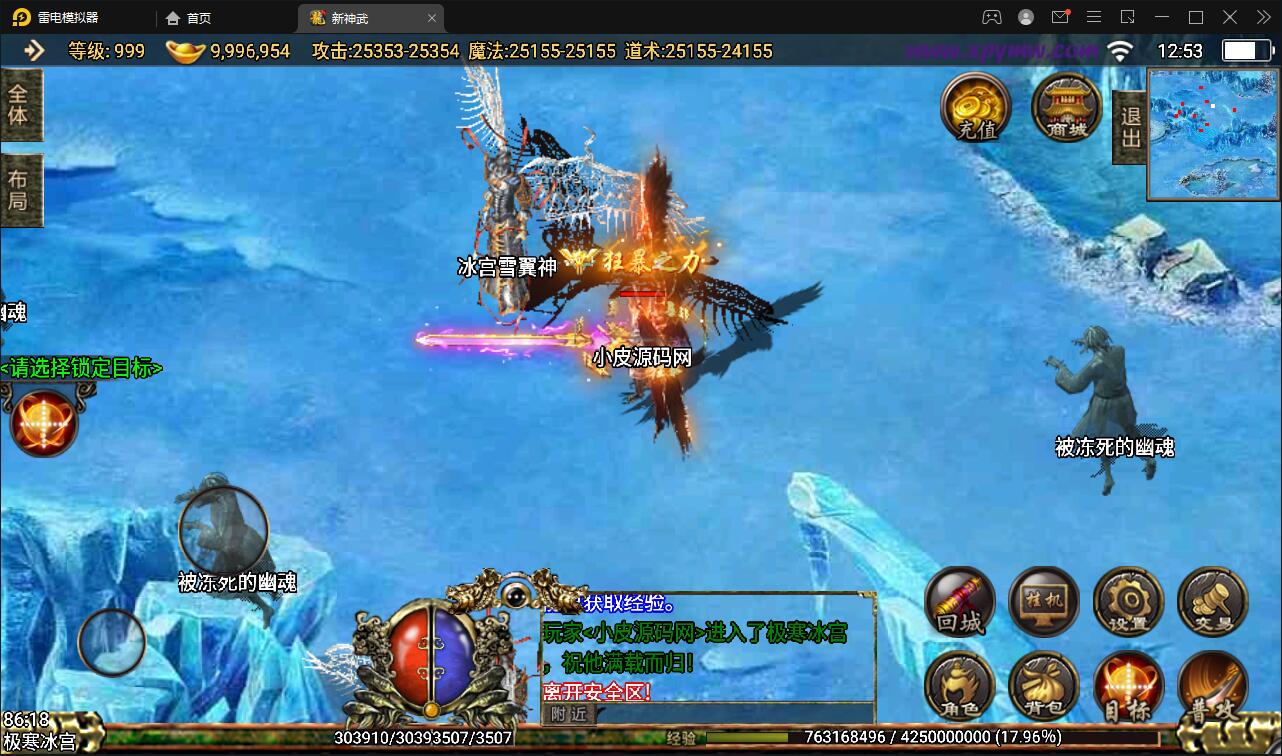Tap the target-lock crosshair orb on the left
The width and height of the screenshot is (1282, 756).
43,422
